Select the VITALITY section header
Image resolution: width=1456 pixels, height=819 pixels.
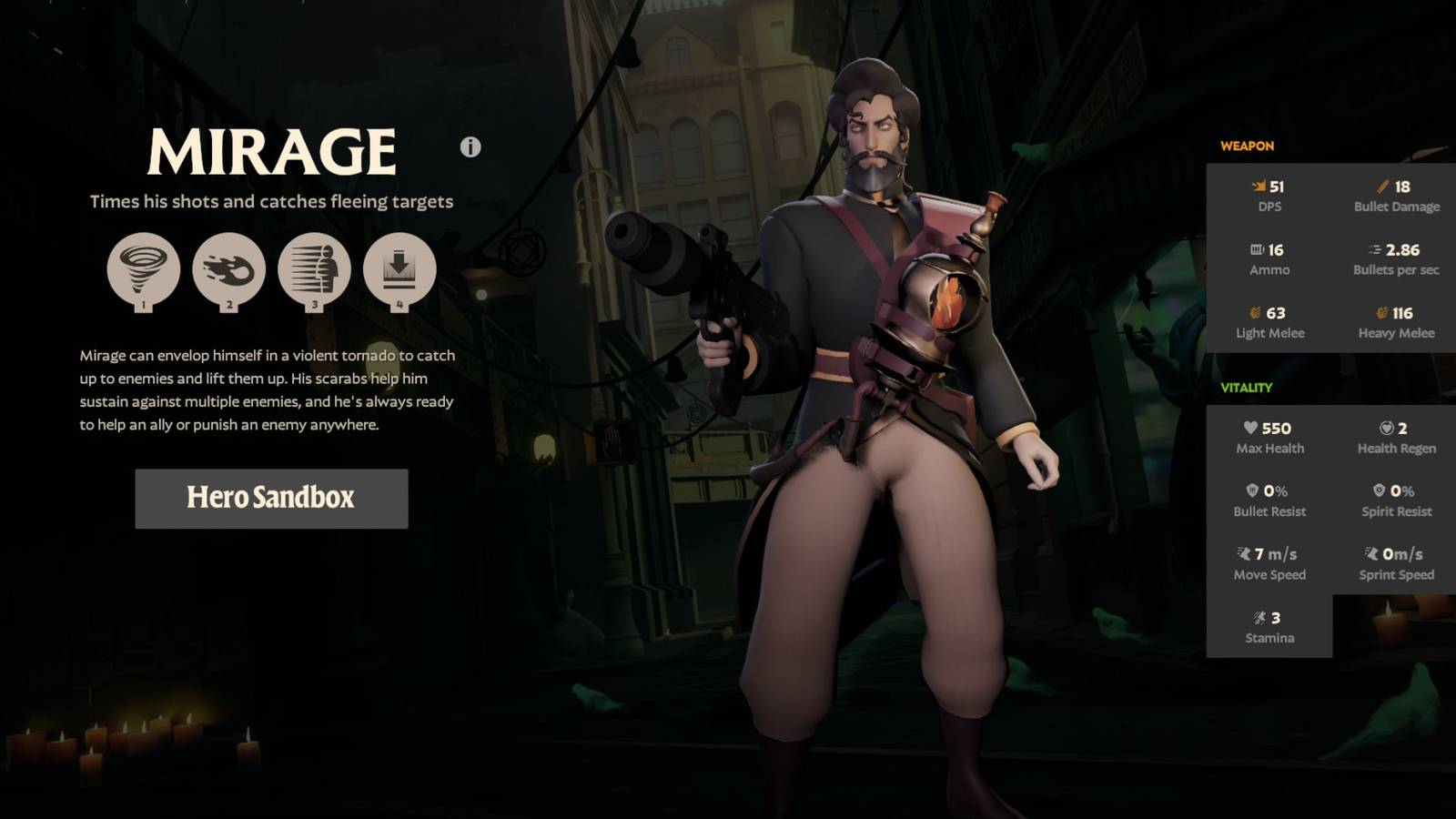[1248, 386]
